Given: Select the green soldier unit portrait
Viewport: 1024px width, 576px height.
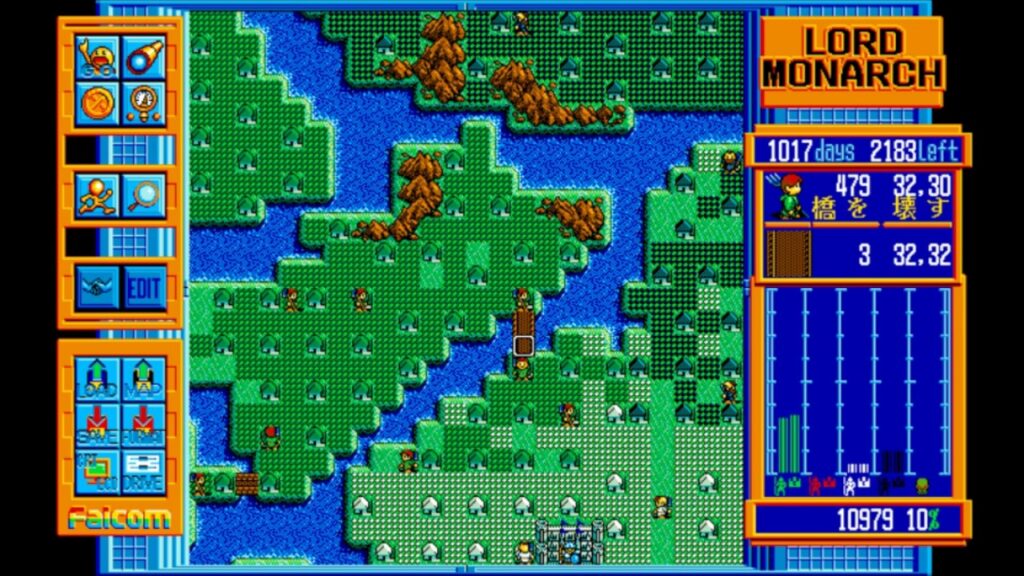Looking at the screenshot, I should (787, 196).
